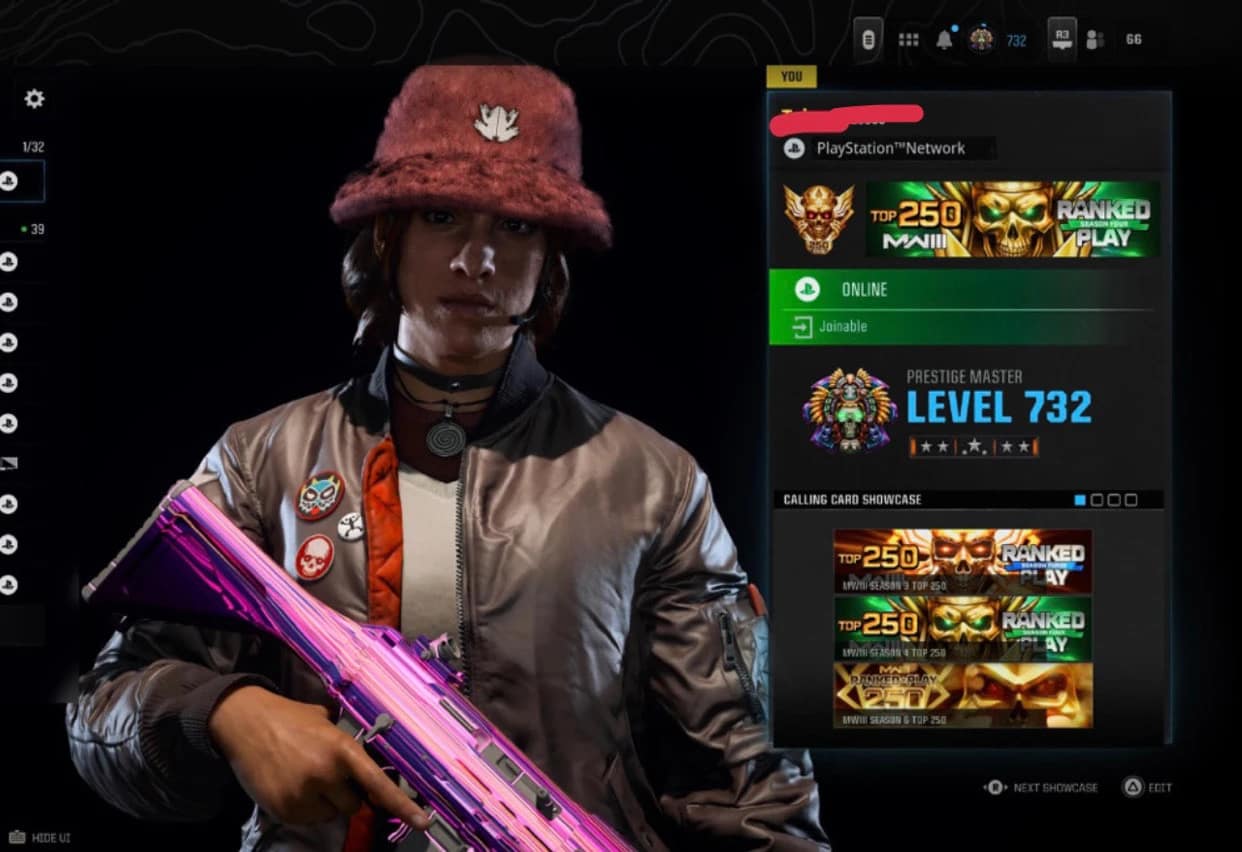The image size is (1242, 852).
Task: Select the Season 4 Top 250 calling card
Action: [x=962, y=628]
